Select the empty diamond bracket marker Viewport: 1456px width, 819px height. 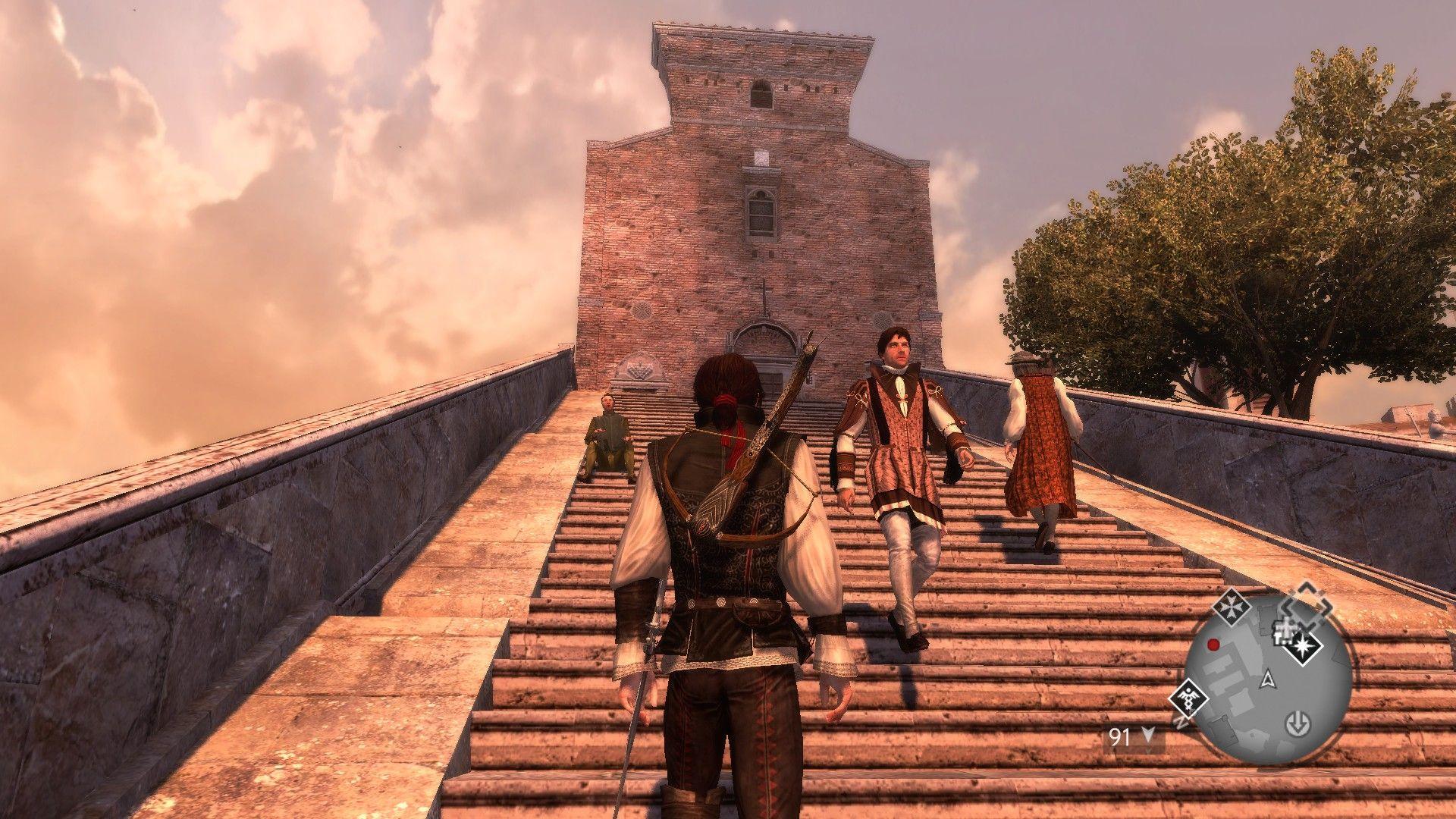point(1306,605)
